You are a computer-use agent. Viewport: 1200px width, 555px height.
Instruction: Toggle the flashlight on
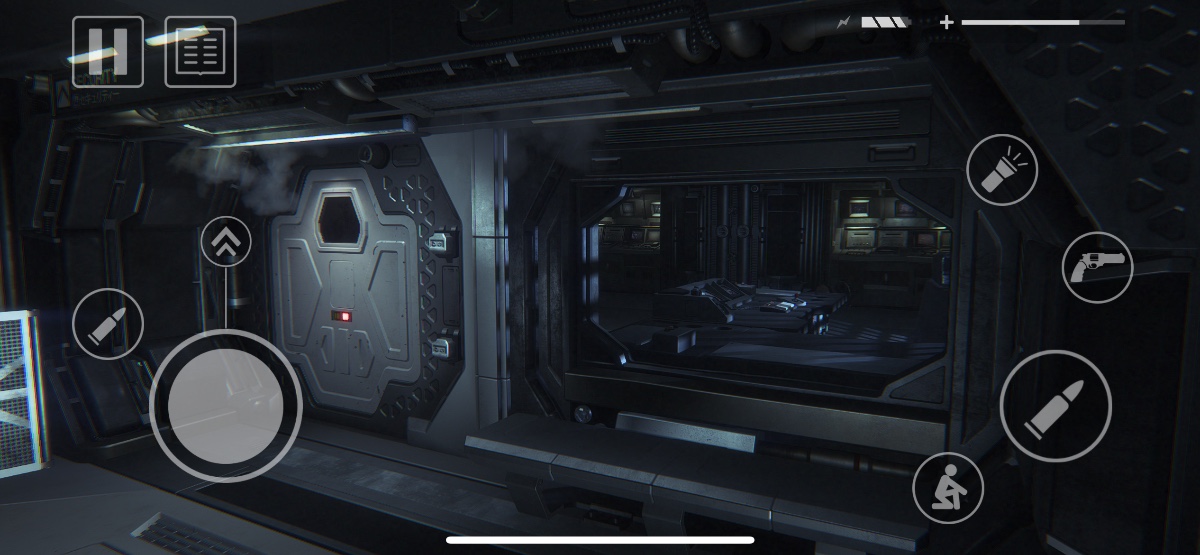(1002, 170)
